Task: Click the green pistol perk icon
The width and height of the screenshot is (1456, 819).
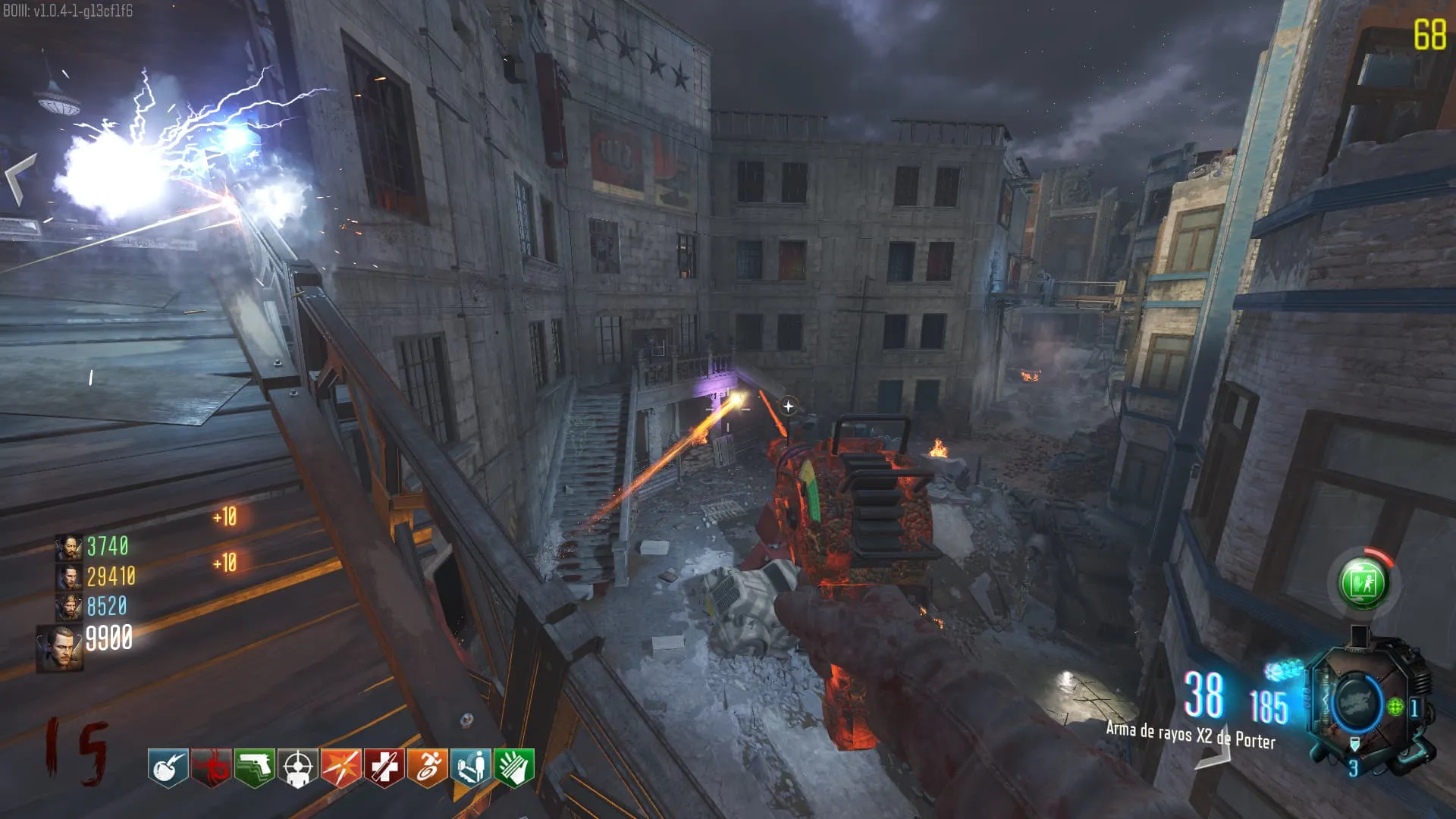Action: pos(254,768)
